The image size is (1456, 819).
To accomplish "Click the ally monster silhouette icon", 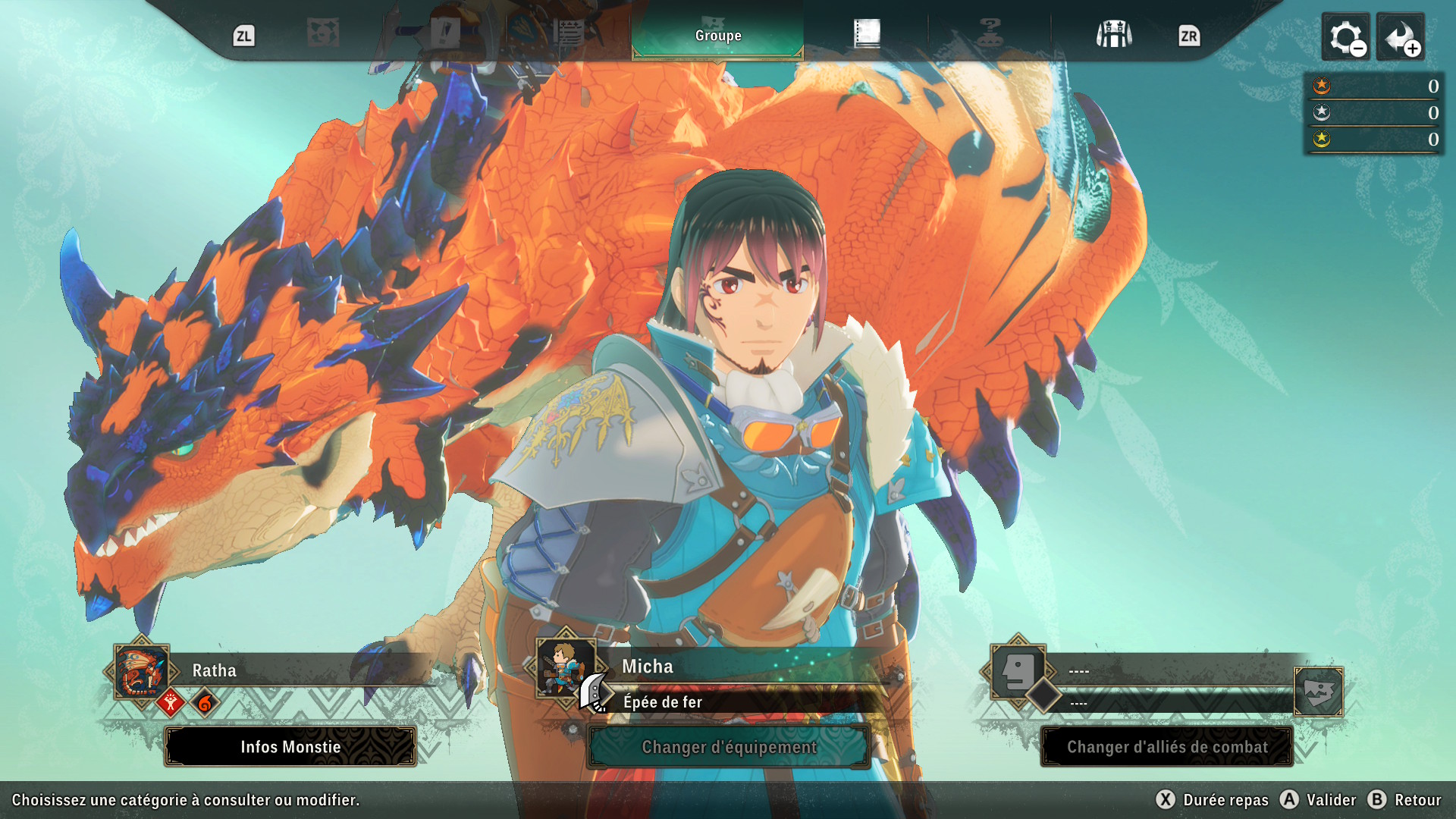I will 1319,692.
